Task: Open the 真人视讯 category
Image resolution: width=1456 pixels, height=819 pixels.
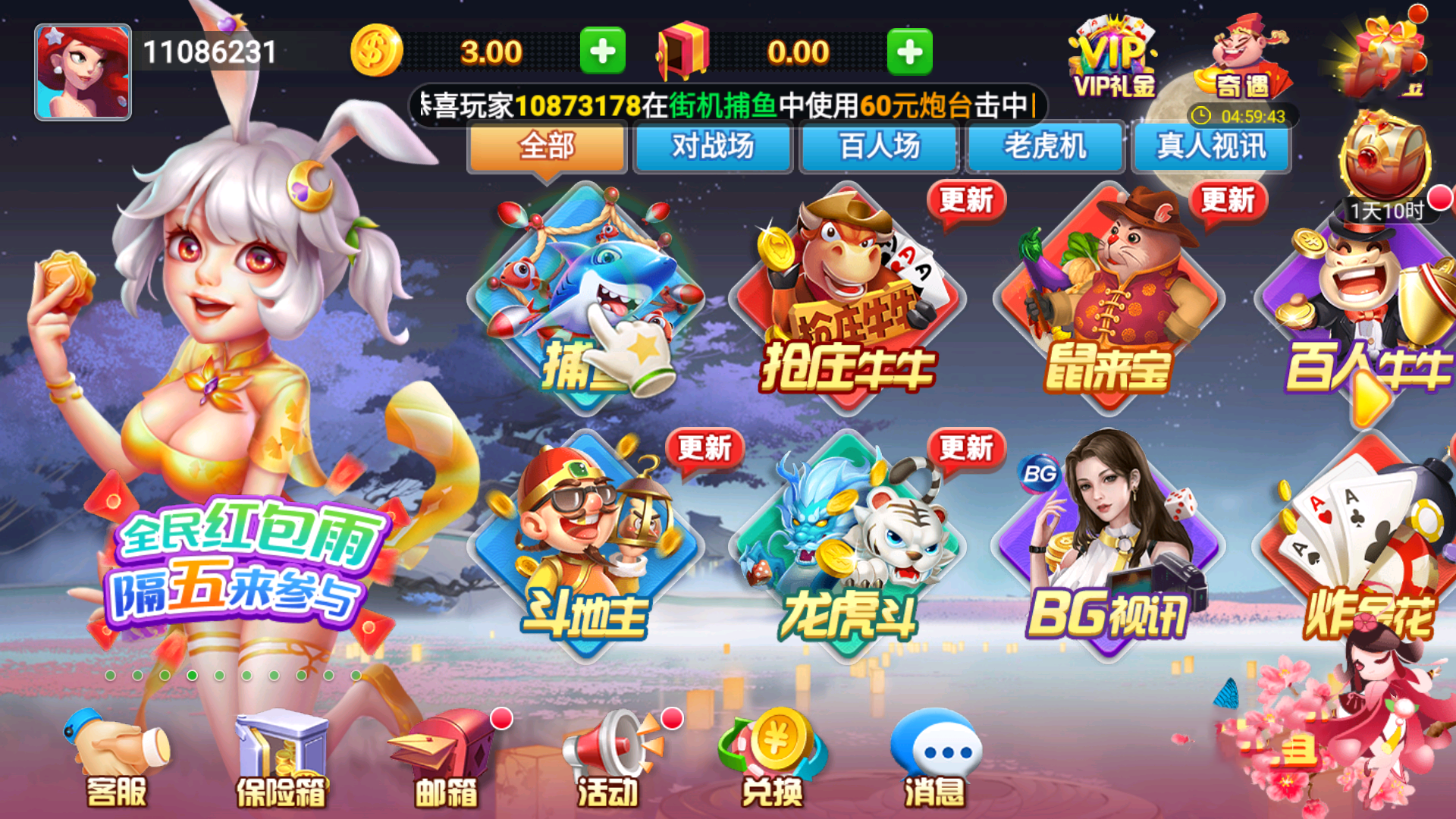Action: point(1211,147)
